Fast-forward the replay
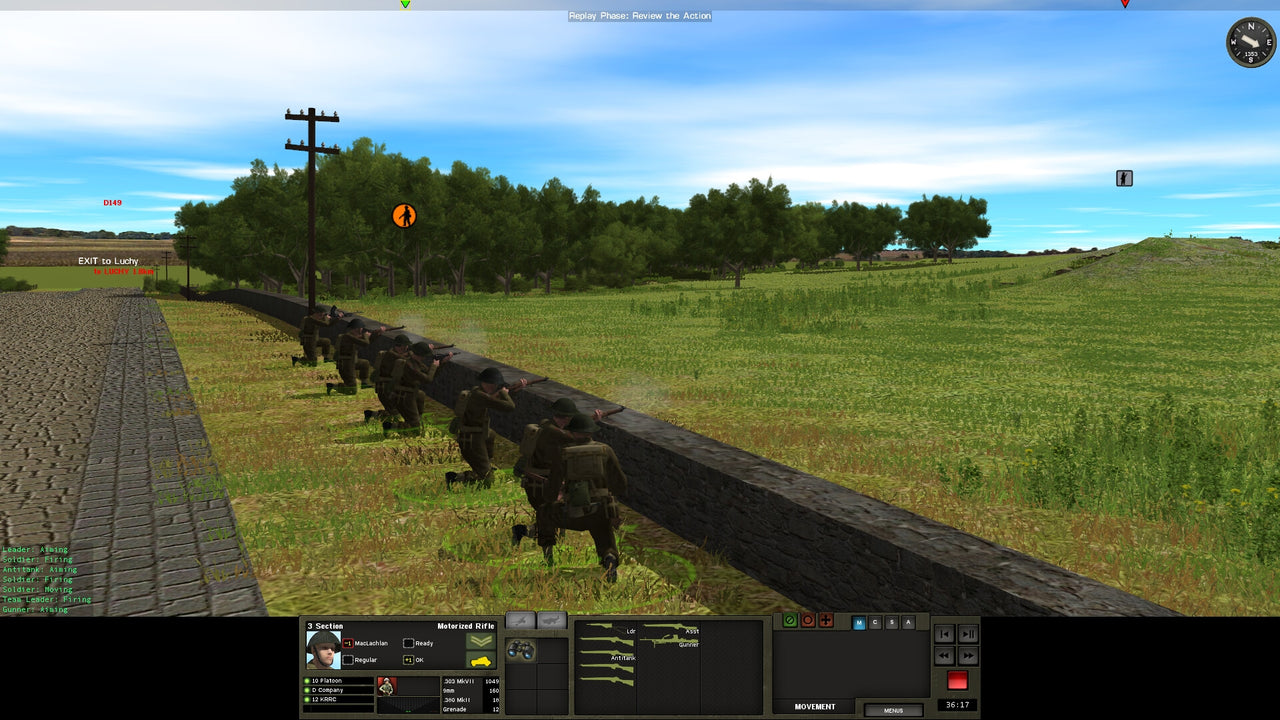Viewport: 1280px width, 720px height. coord(967,656)
